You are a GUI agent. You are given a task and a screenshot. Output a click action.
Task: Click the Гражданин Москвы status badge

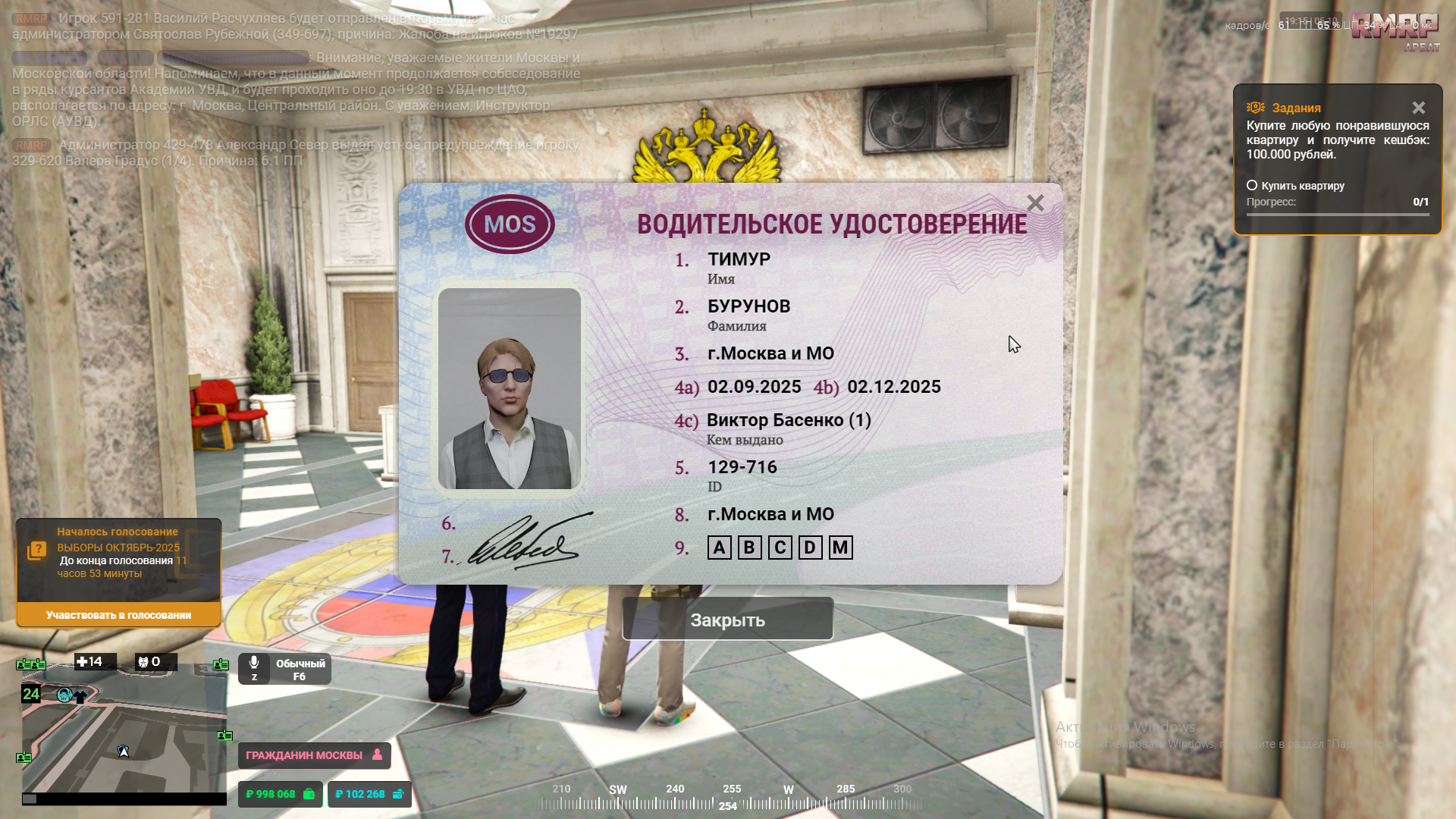pyautogui.click(x=314, y=755)
